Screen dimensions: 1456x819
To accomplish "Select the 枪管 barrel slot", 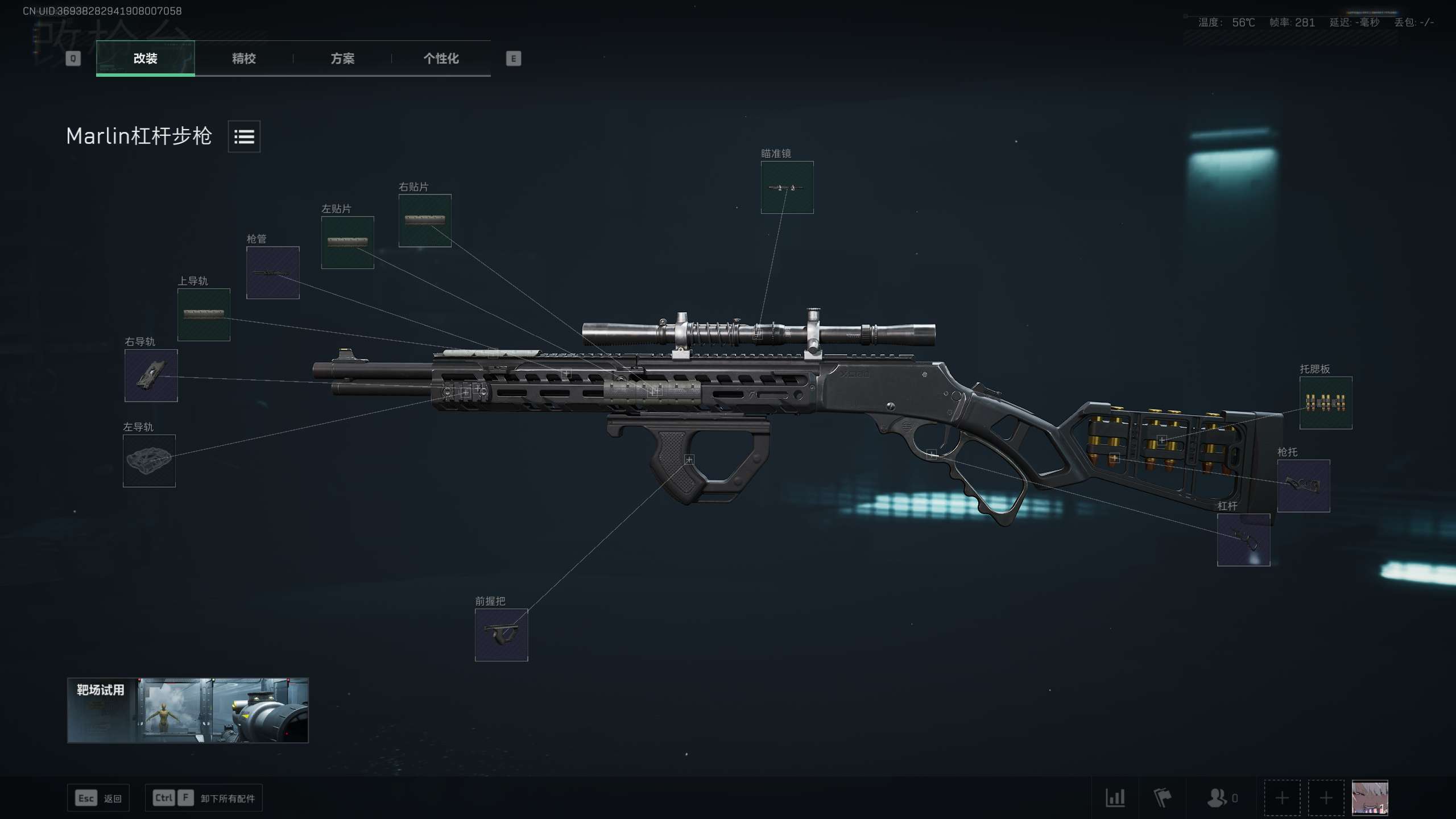I will 272,272.
